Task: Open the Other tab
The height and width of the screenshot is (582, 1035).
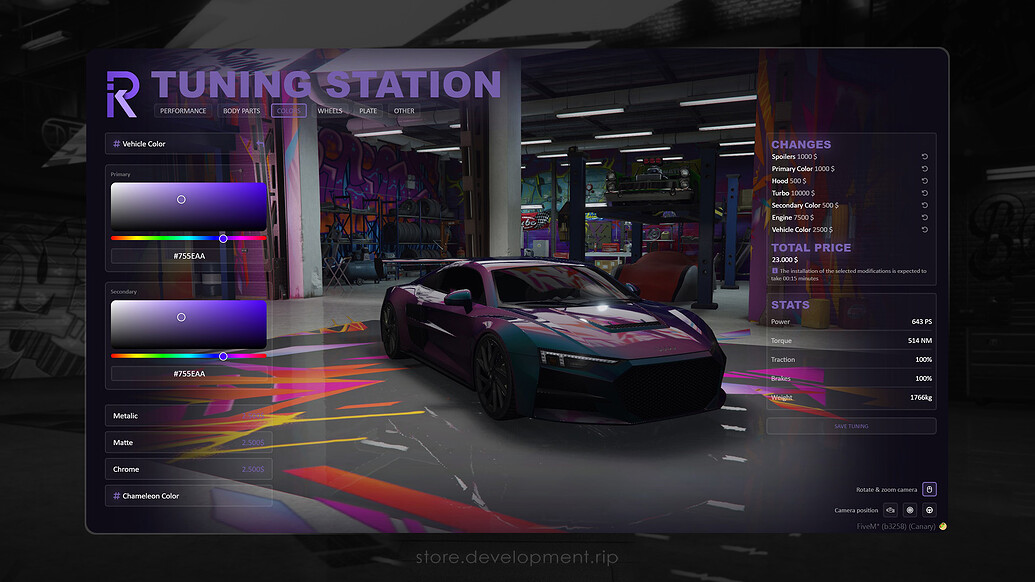Action: coord(404,111)
